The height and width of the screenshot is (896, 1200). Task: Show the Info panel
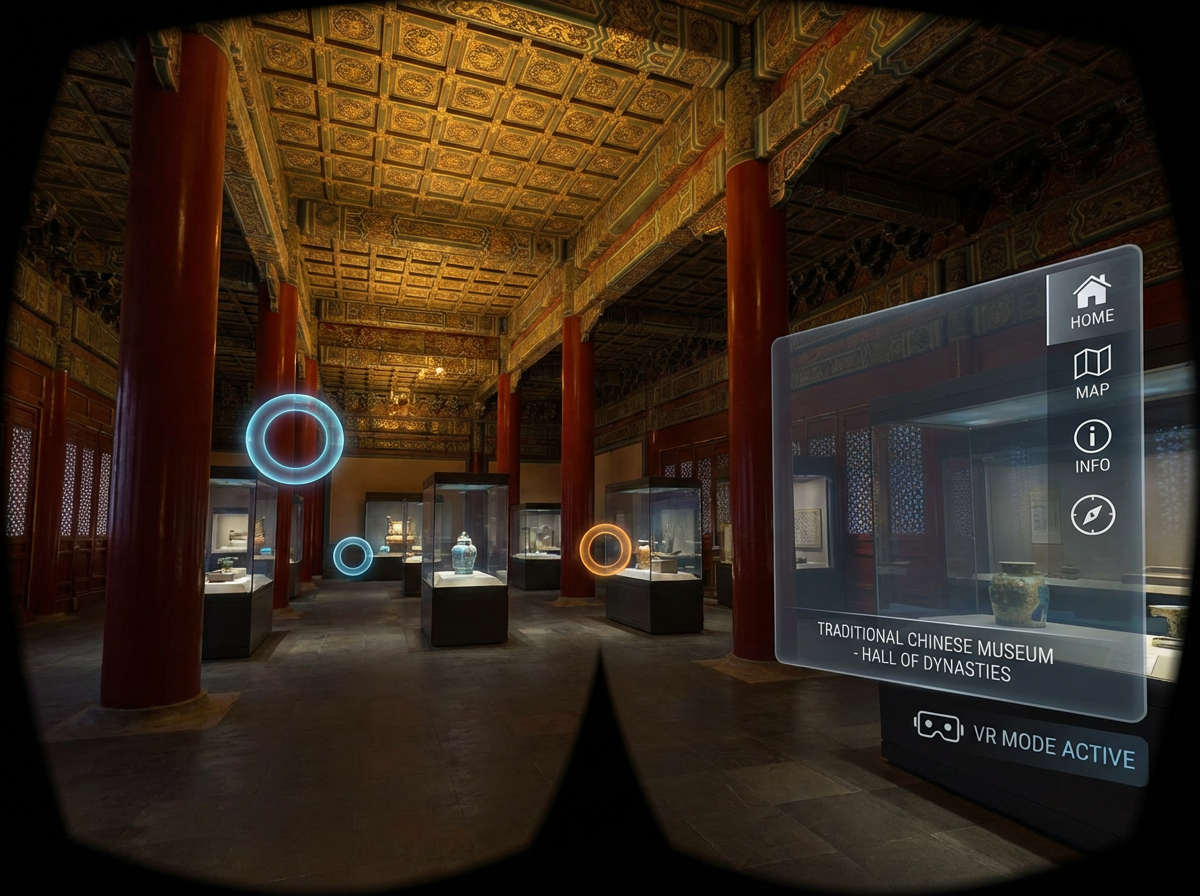(x=1092, y=446)
